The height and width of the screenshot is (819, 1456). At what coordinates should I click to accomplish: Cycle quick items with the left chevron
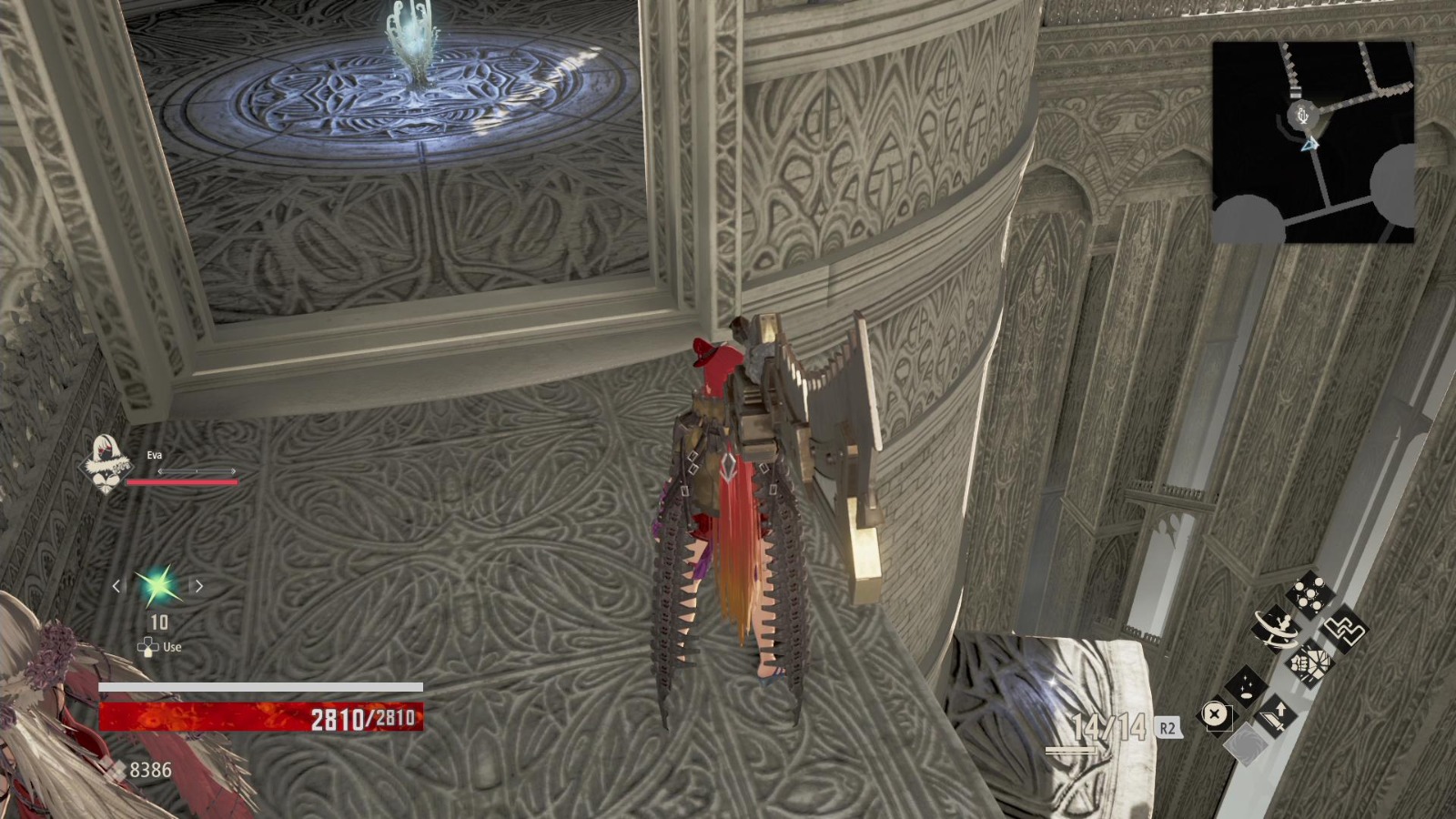(115, 586)
